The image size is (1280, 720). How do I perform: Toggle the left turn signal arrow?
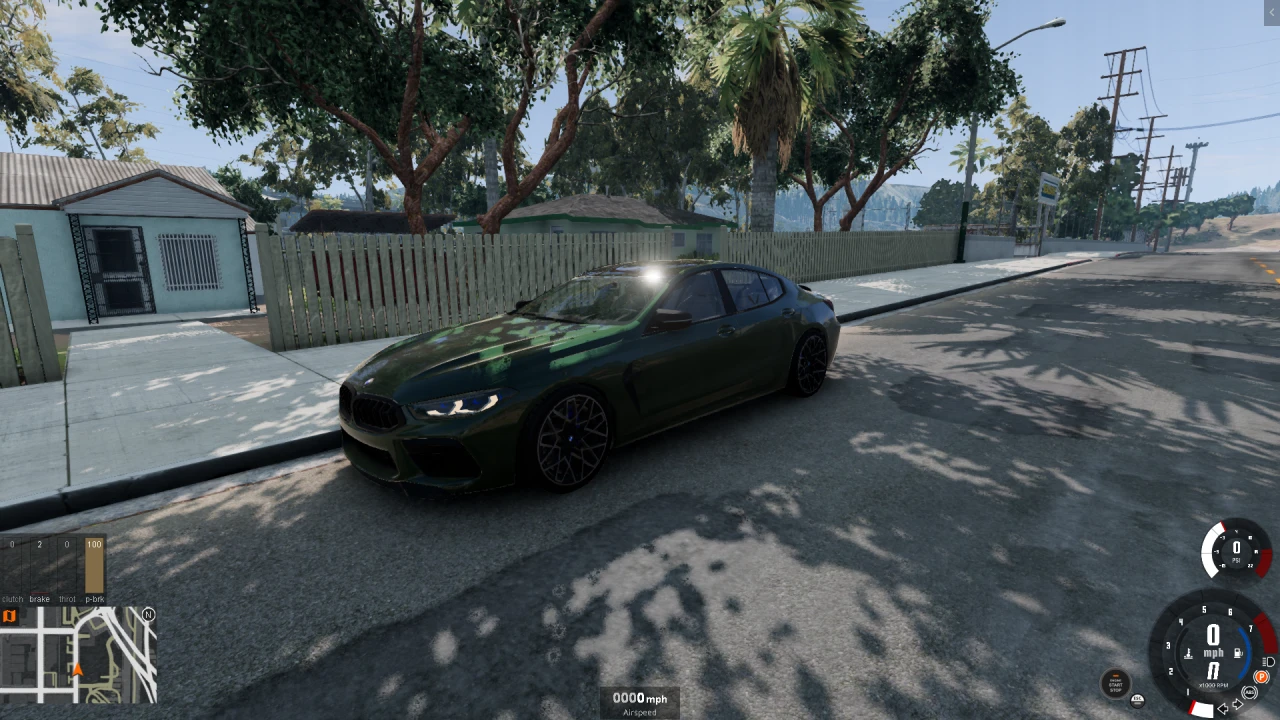pos(1223,708)
